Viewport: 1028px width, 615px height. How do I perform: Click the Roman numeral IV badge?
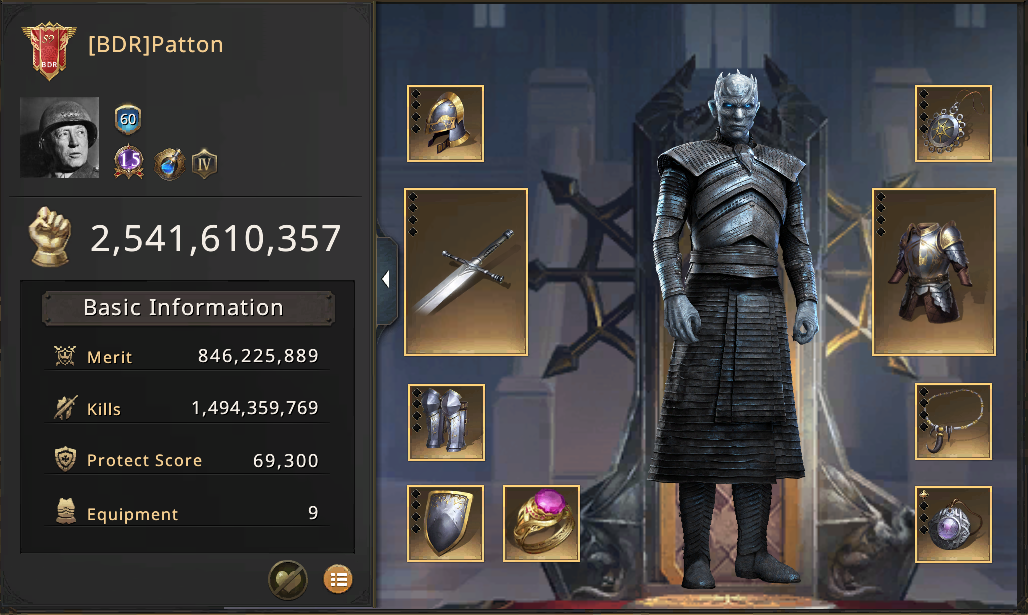[205, 163]
